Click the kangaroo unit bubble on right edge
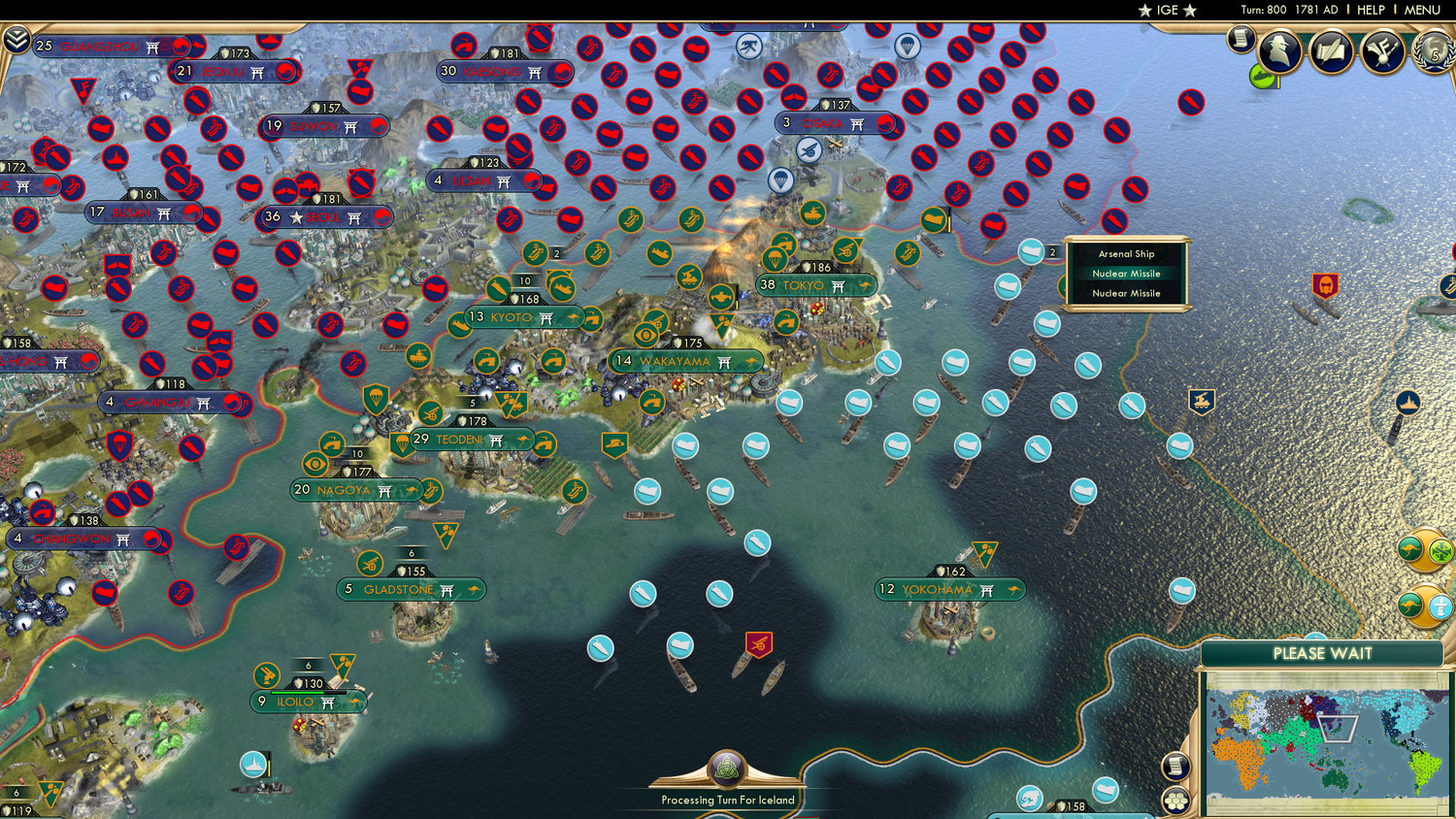 click(1409, 548)
